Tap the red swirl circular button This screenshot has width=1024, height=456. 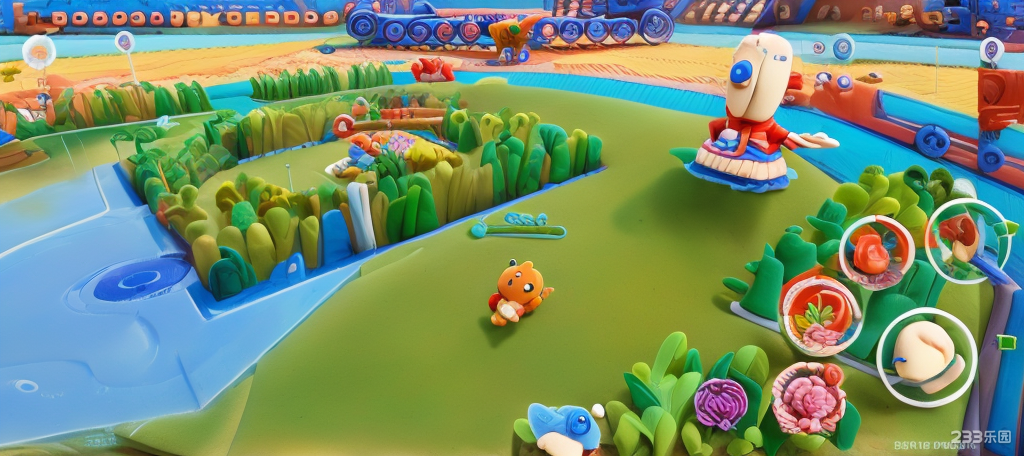click(x=876, y=252)
